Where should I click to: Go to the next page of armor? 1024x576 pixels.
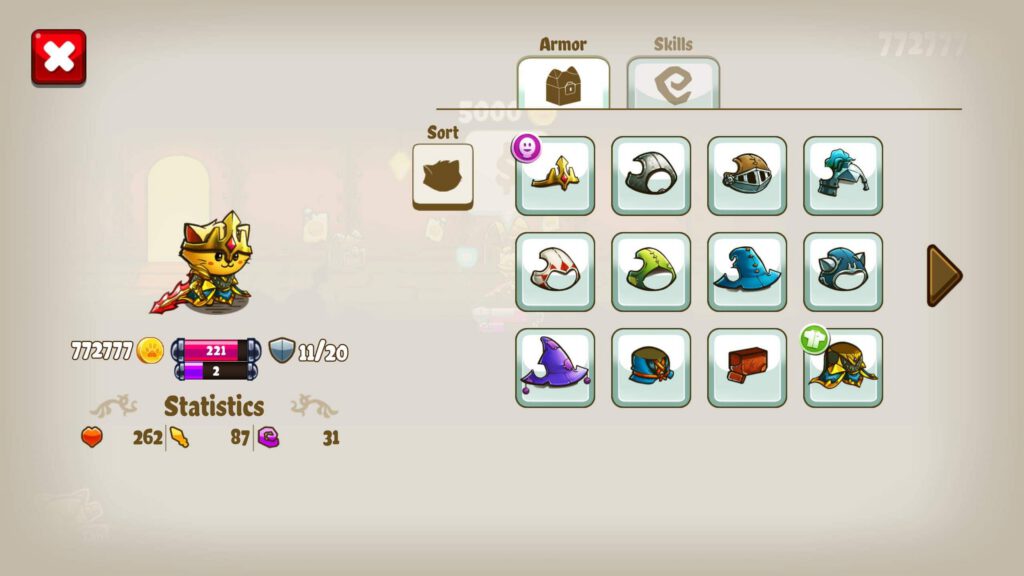[x=943, y=275]
